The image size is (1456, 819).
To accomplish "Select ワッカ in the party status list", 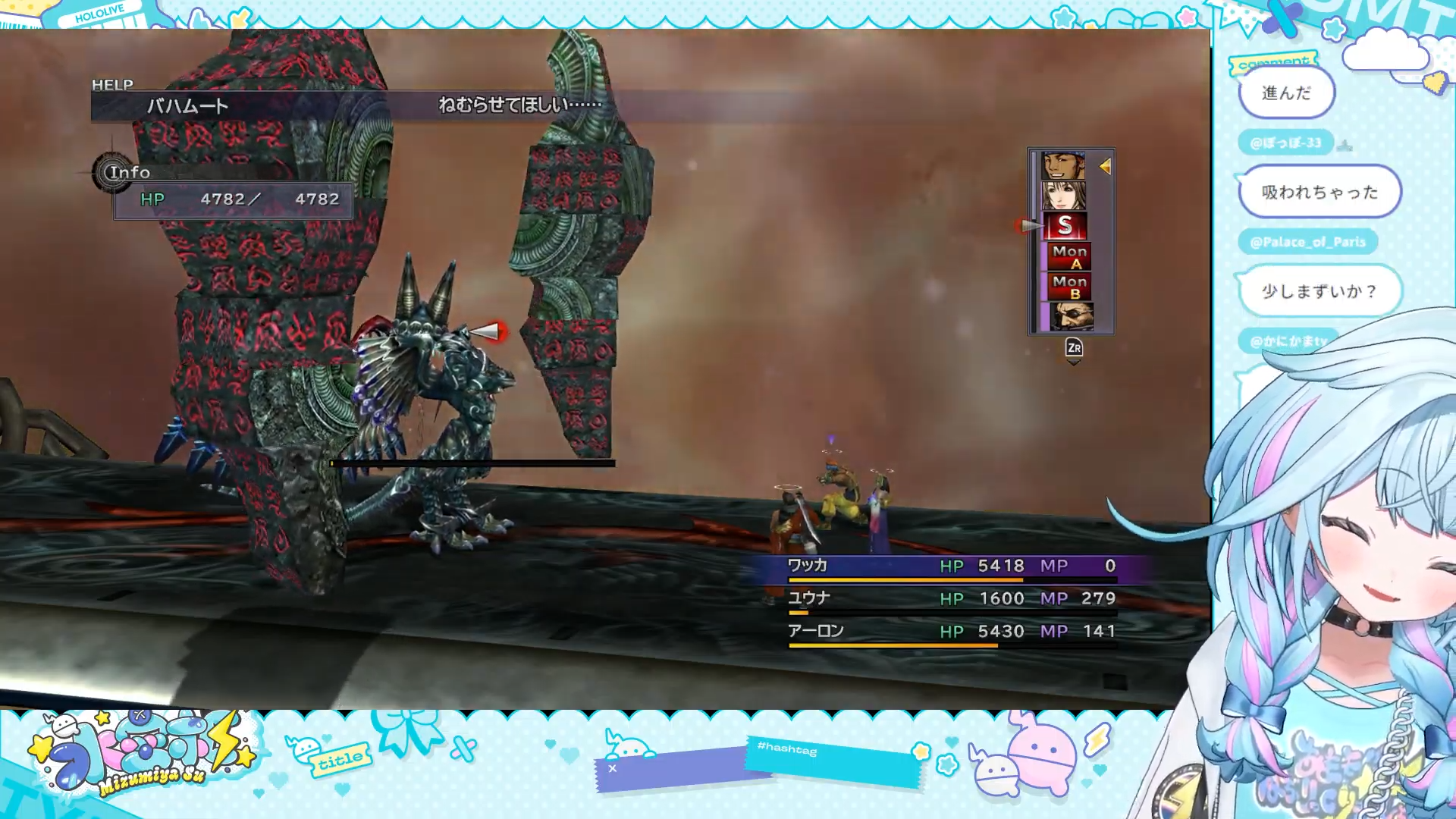I will coord(807,566).
